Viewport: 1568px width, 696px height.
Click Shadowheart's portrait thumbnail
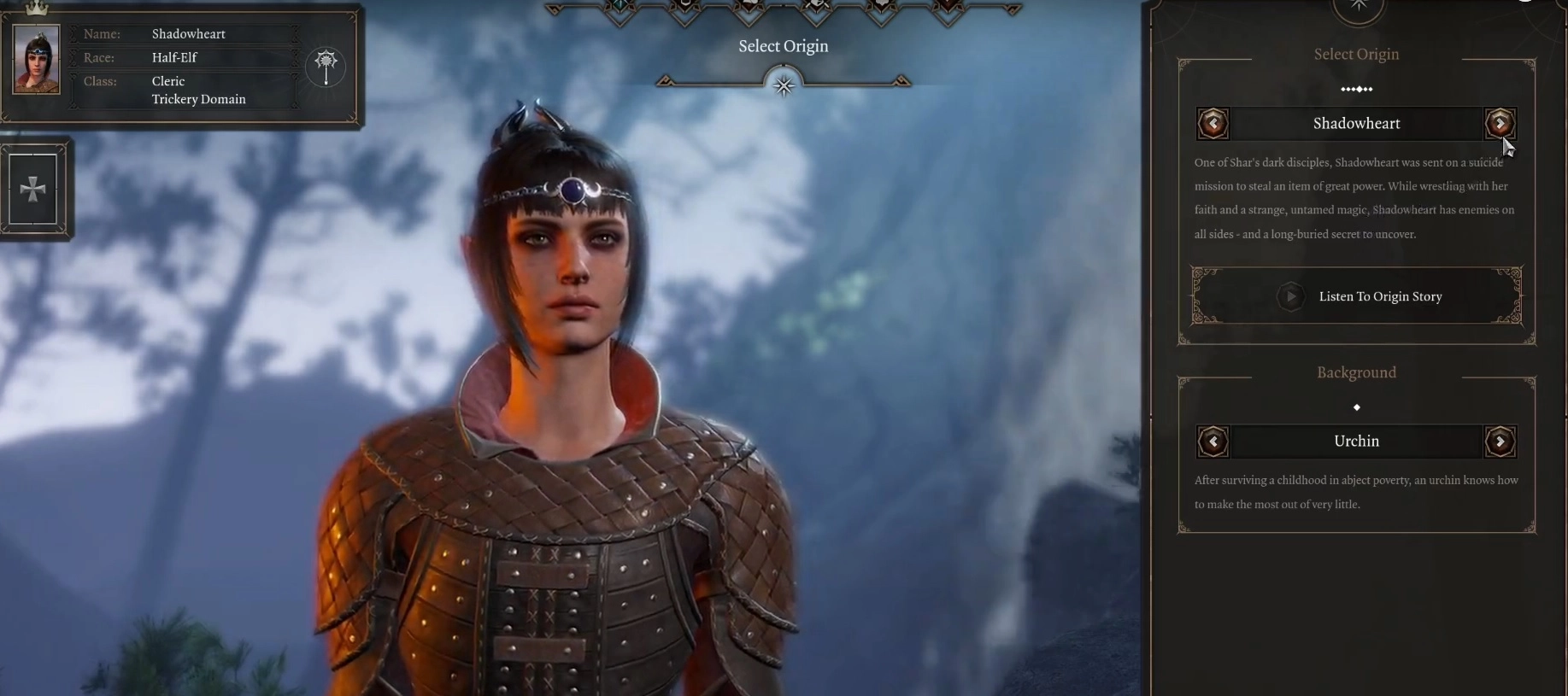point(37,59)
